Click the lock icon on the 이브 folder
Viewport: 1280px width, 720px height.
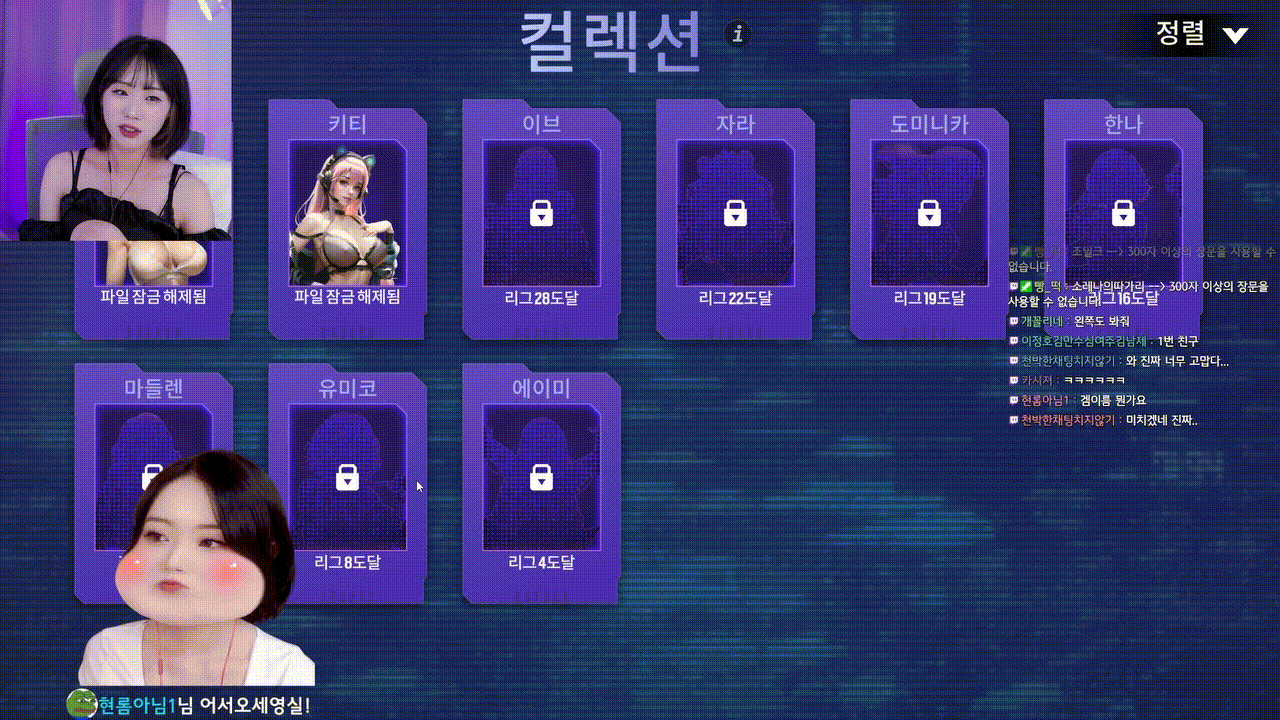coord(541,214)
